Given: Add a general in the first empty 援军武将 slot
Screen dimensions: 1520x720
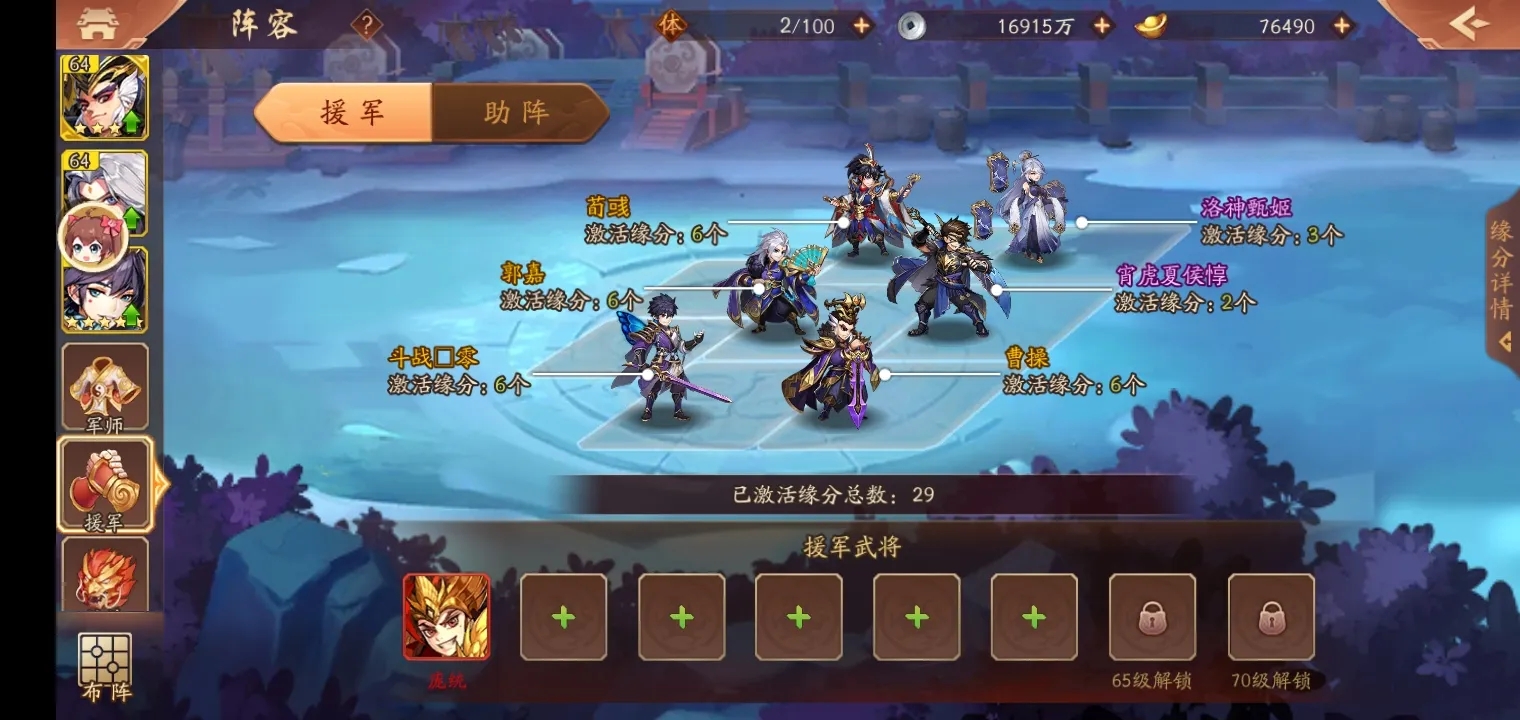Looking at the screenshot, I should point(563,617).
